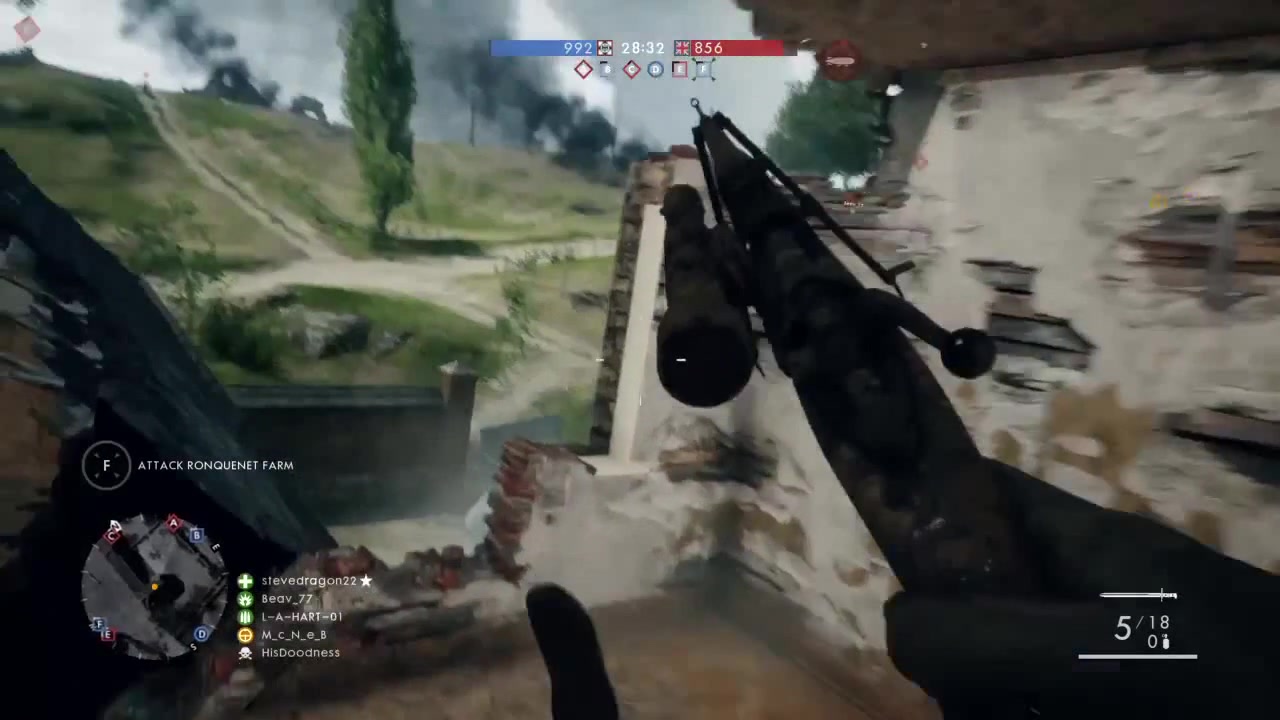Click the ATTACK RONQUENET FARM objective text
The image size is (1280, 720).
click(x=216, y=465)
